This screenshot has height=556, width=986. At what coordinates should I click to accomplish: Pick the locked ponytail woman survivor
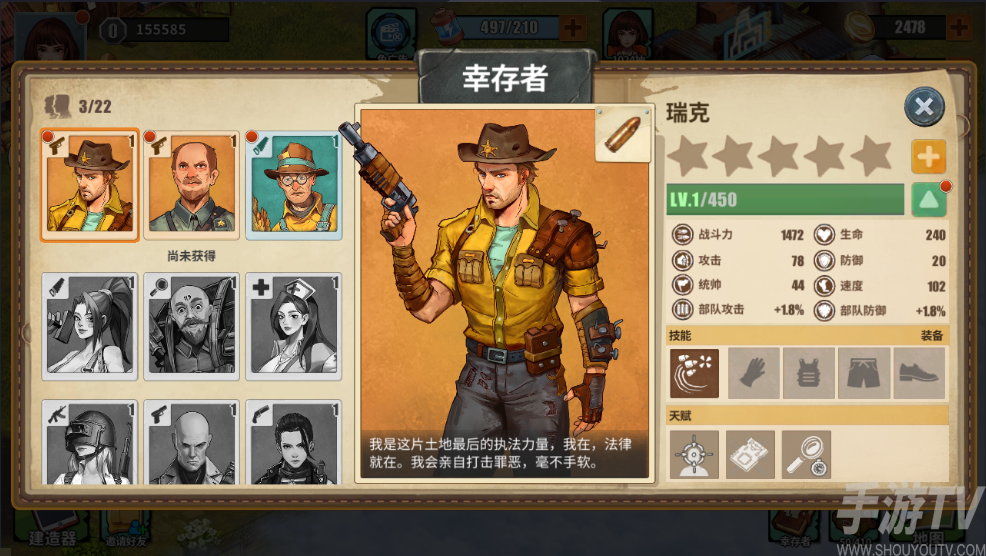point(90,326)
